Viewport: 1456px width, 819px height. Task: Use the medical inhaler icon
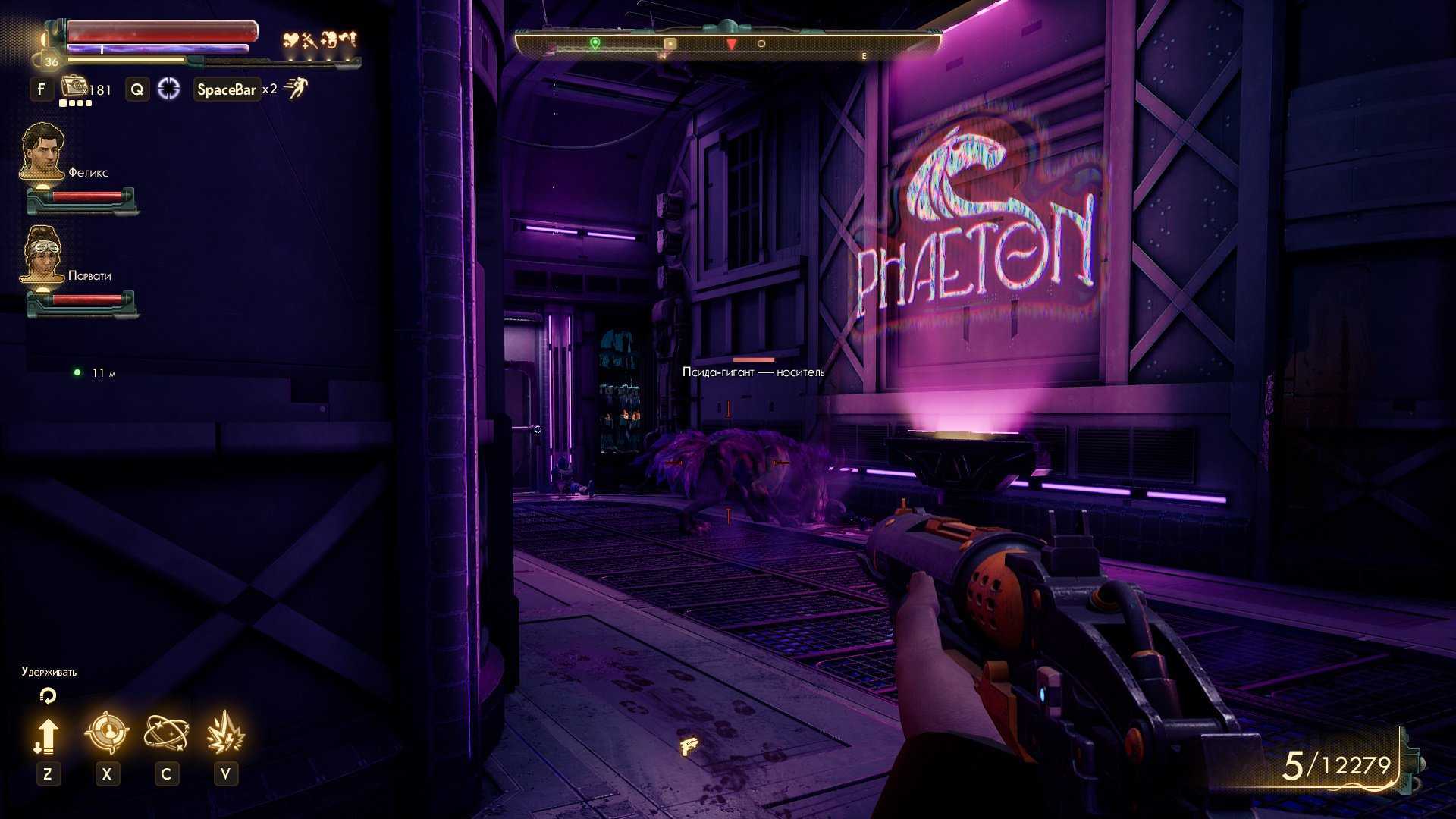coord(74,86)
